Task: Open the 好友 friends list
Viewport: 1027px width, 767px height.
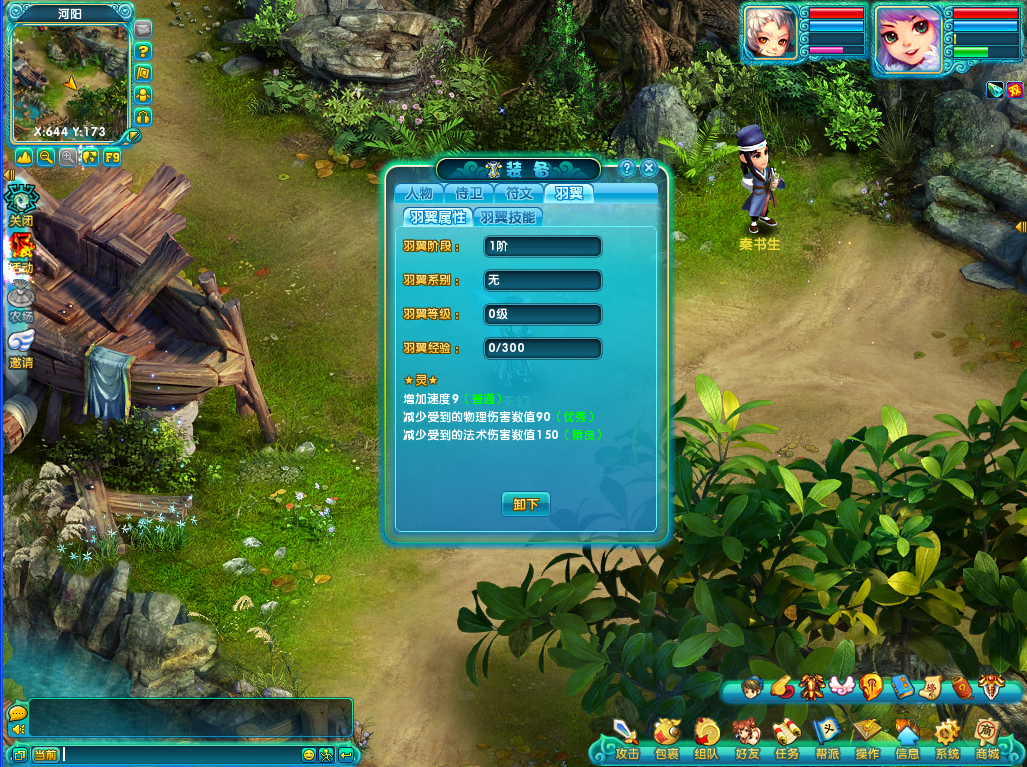Action: [747, 738]
